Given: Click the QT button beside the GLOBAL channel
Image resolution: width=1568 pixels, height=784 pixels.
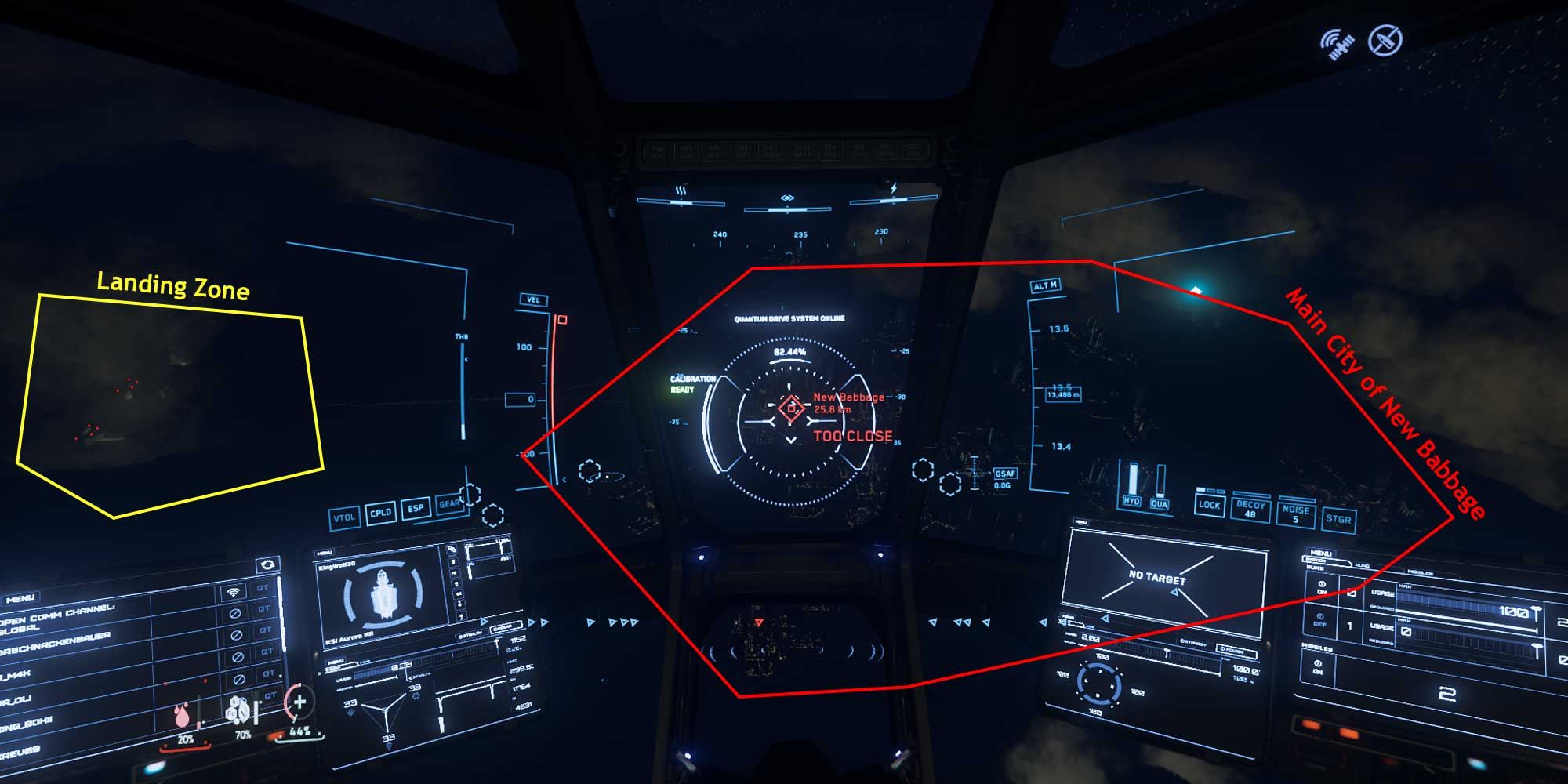Looking at the screenshot, I should [265, 610].
